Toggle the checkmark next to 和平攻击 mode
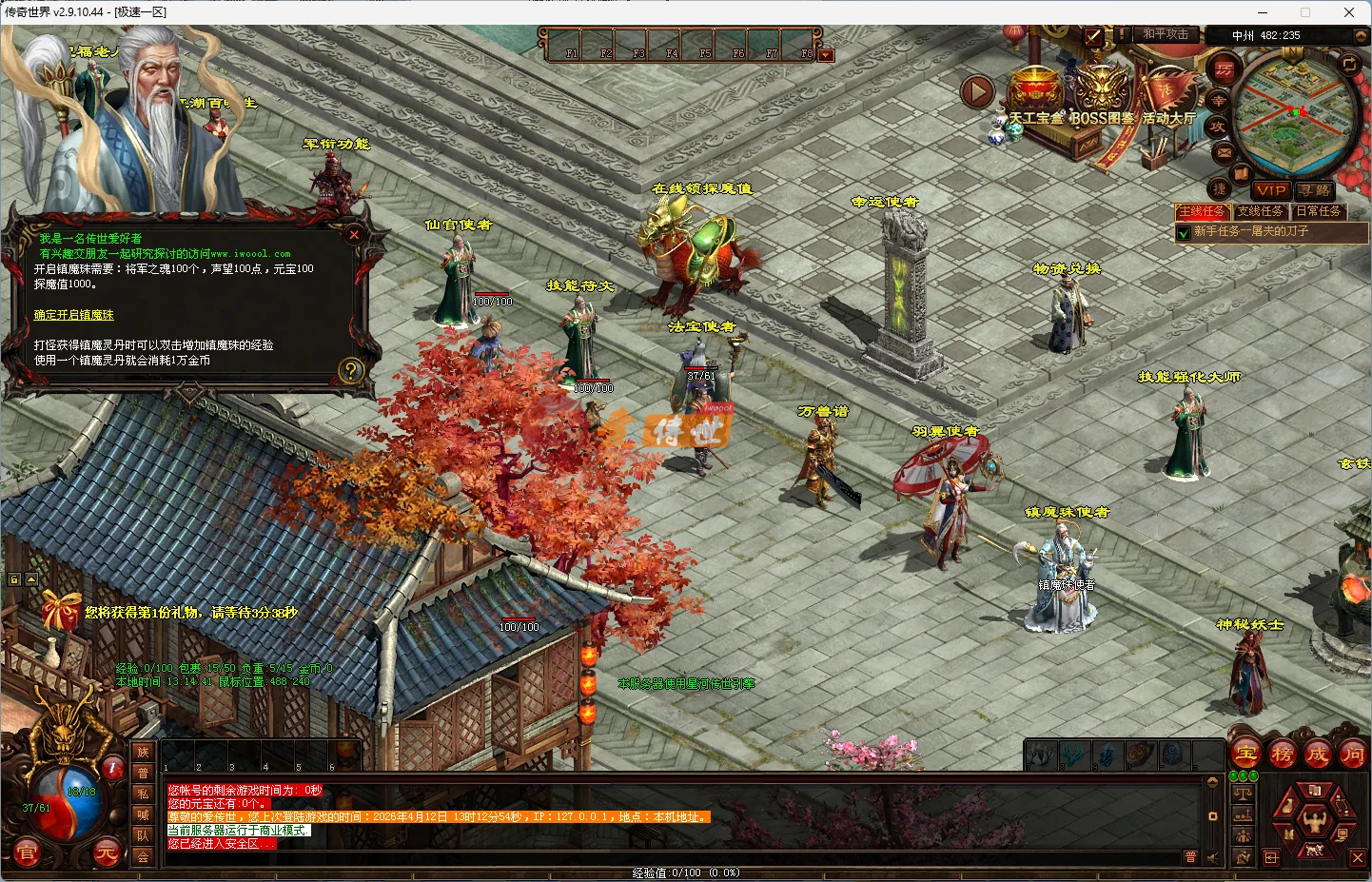The image size is (1372, 882). click(x=1092, y=35)
